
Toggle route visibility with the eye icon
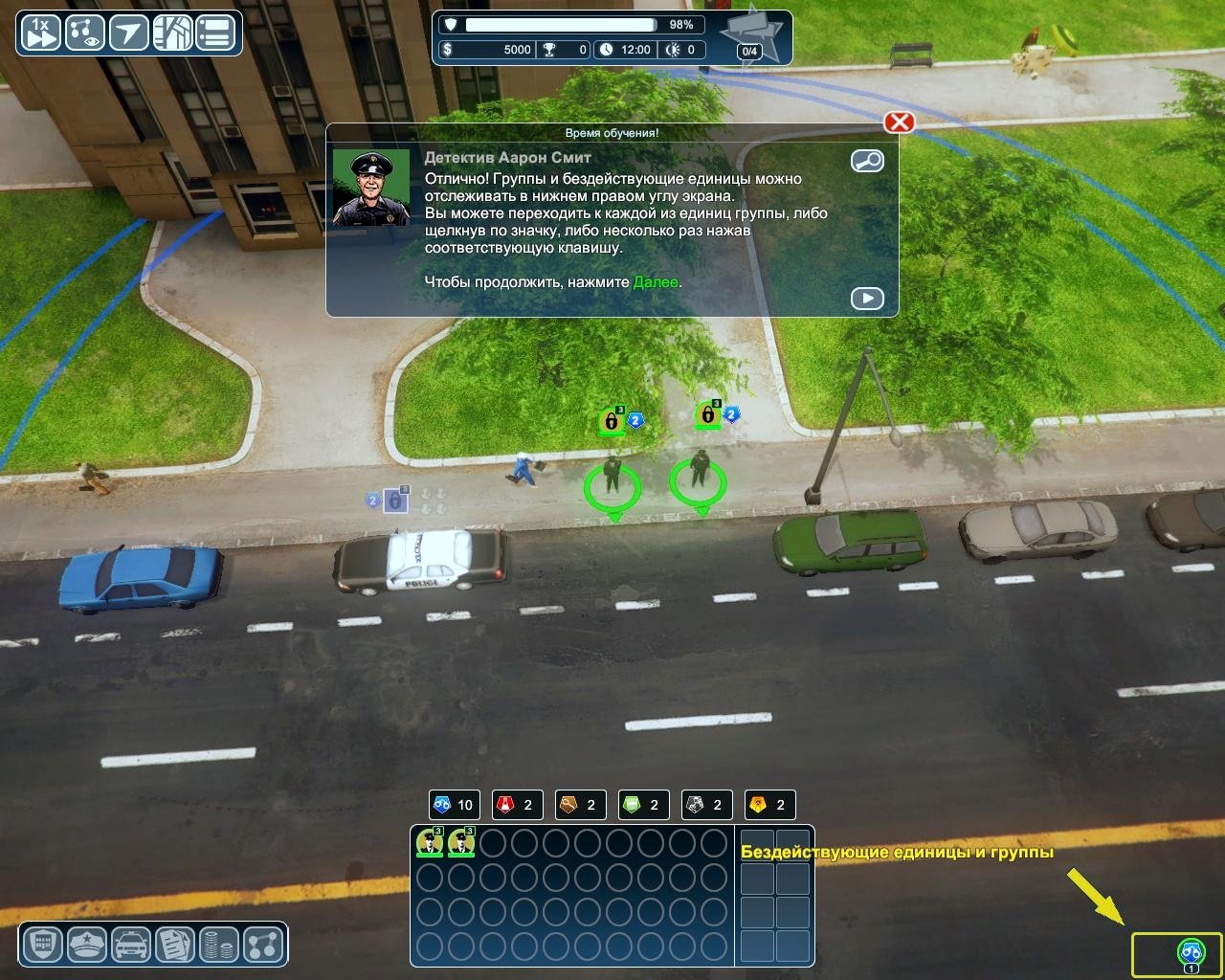pyautogui.click(x=85, y=32)
